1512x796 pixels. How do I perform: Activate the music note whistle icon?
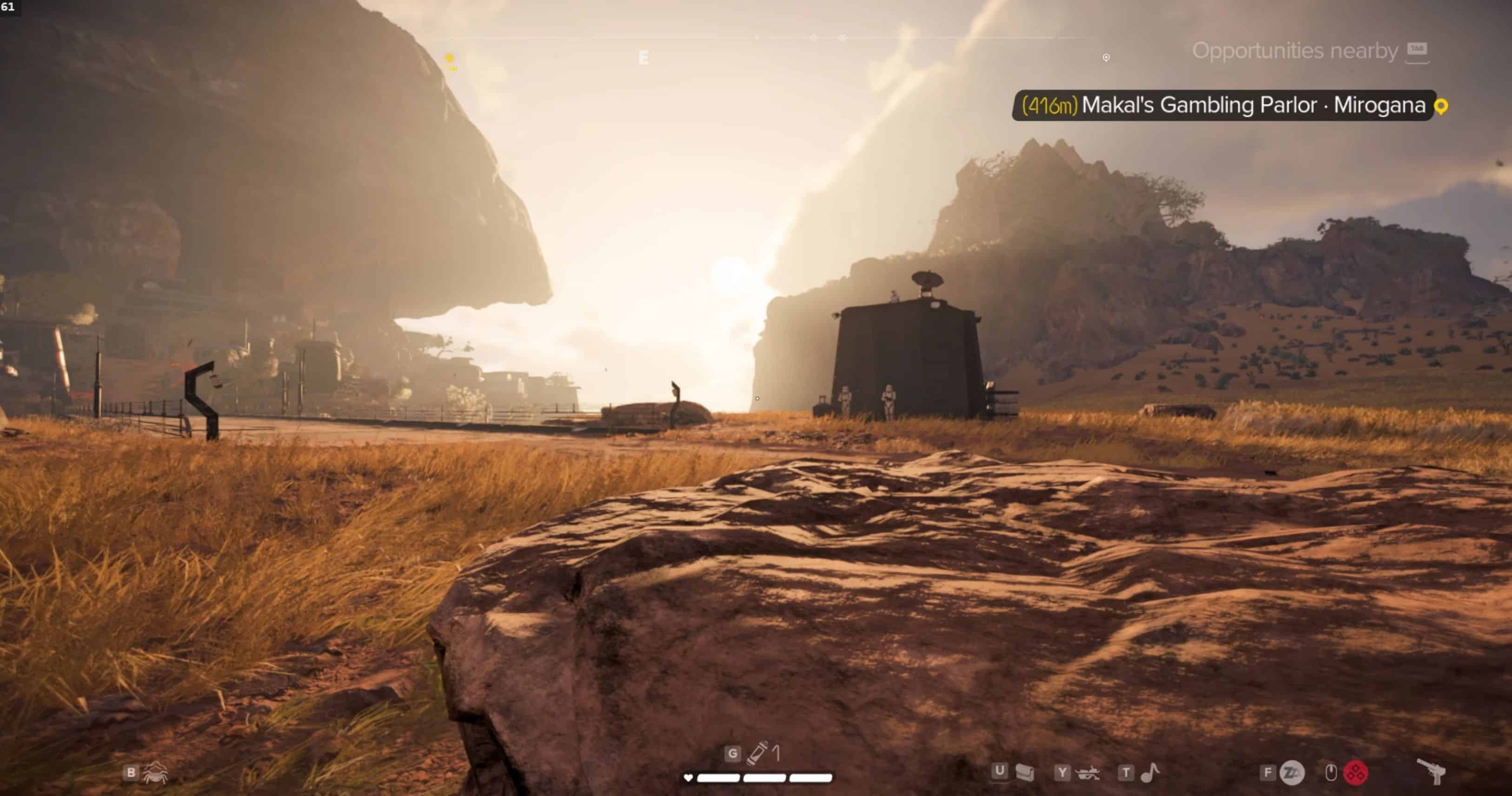point(1150,773)
